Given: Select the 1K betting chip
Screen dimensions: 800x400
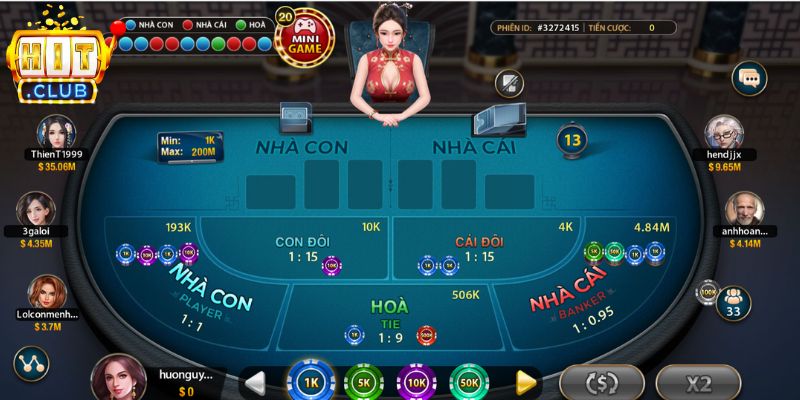Looking at the screenshot, I should pyautogui.click(x=310, y=381).
